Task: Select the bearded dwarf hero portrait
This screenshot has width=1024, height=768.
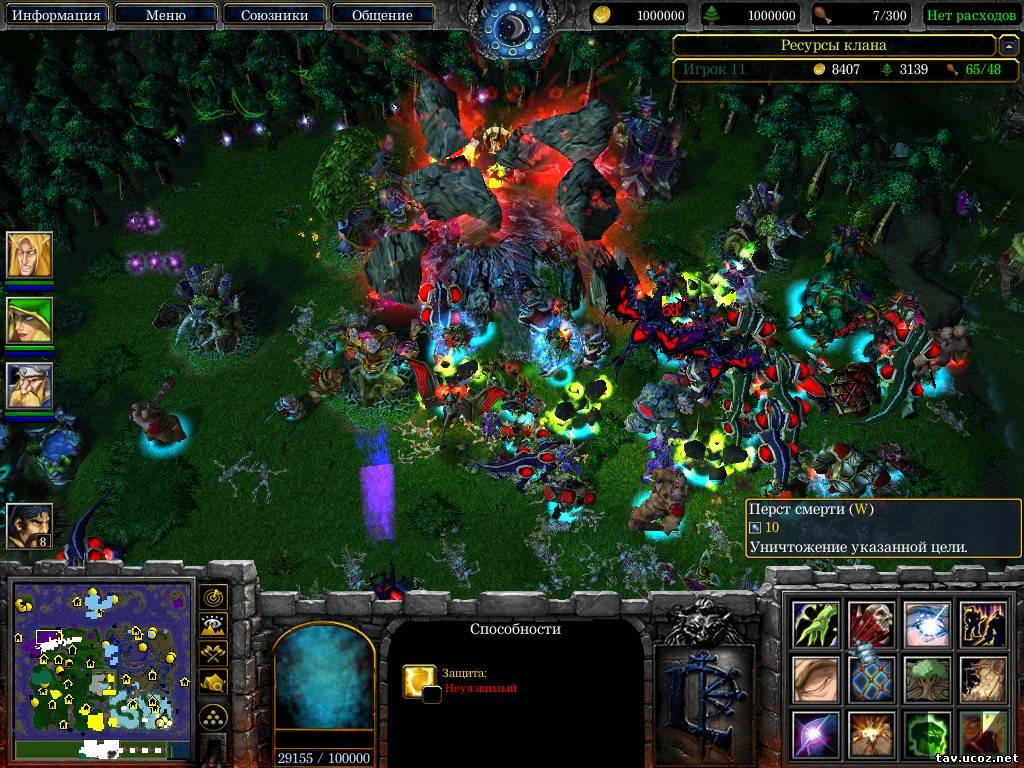Action: 29,385
